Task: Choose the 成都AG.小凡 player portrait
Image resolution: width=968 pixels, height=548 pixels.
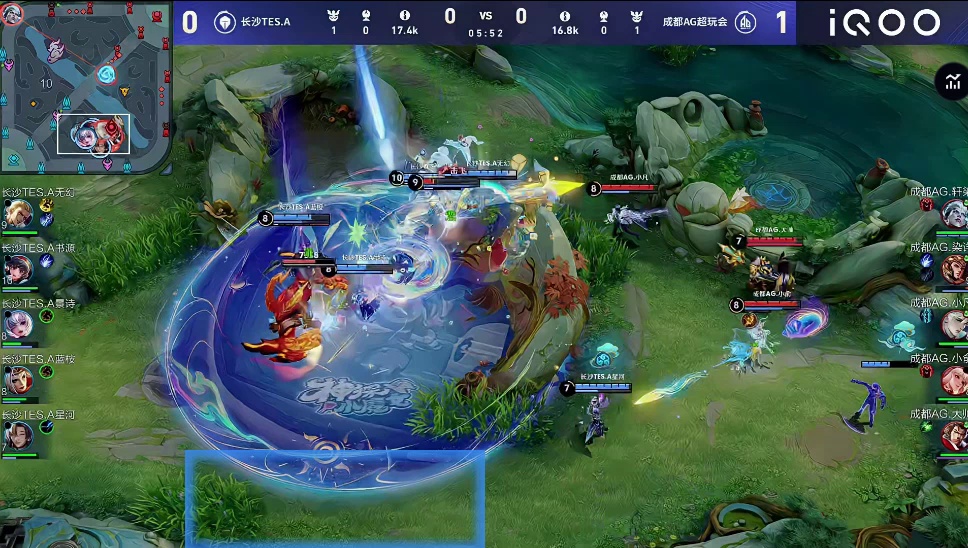Action: click(x=953, y=324)
